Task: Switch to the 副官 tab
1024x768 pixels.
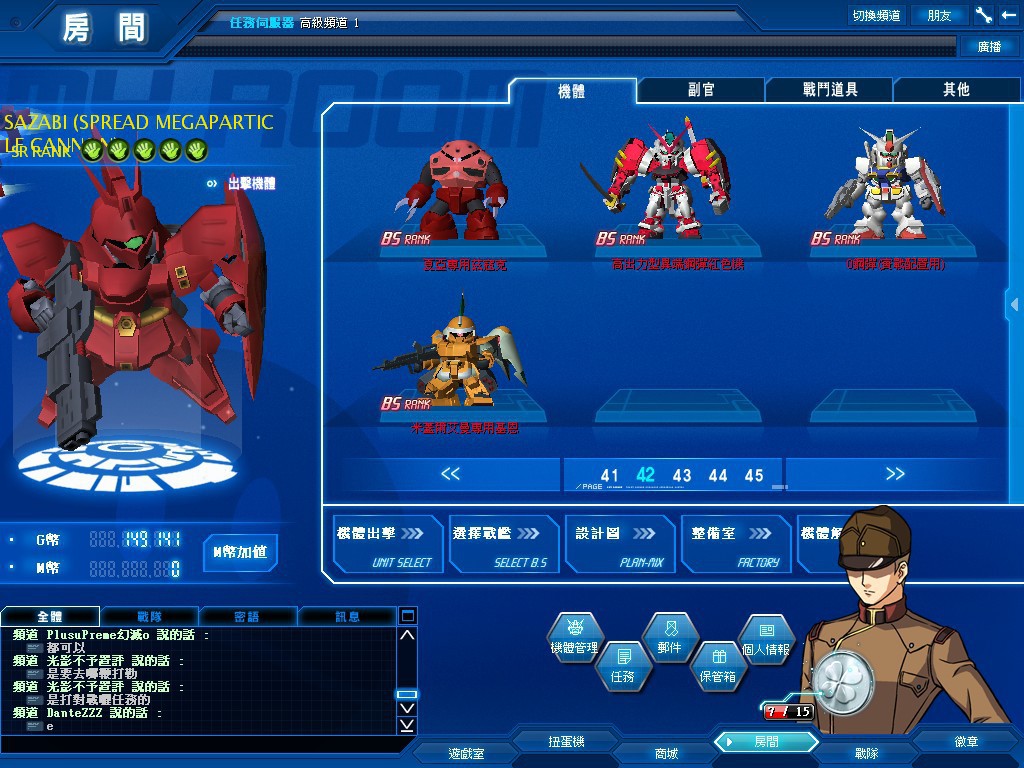Action: pyautogui.click(x=701, y=90)
